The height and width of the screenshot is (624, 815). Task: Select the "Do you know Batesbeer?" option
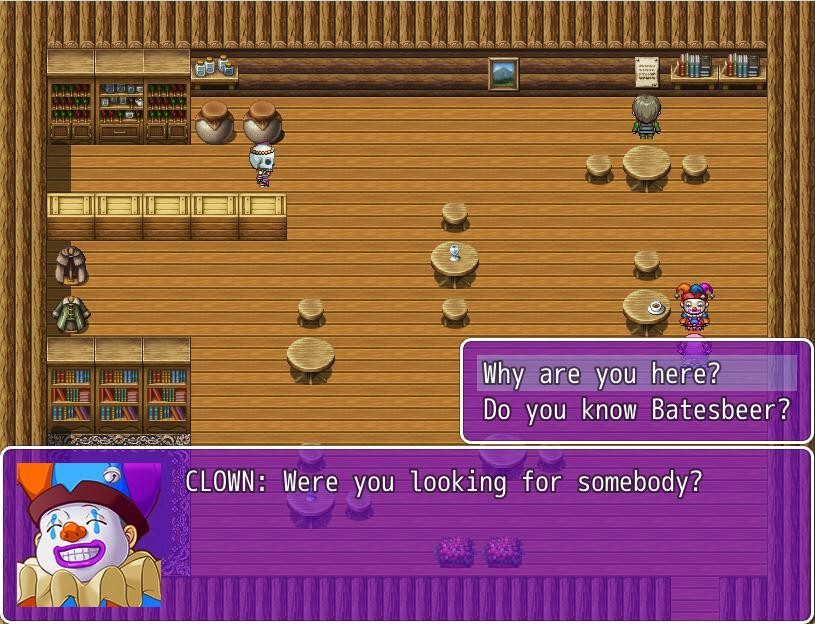click(636, 410)
